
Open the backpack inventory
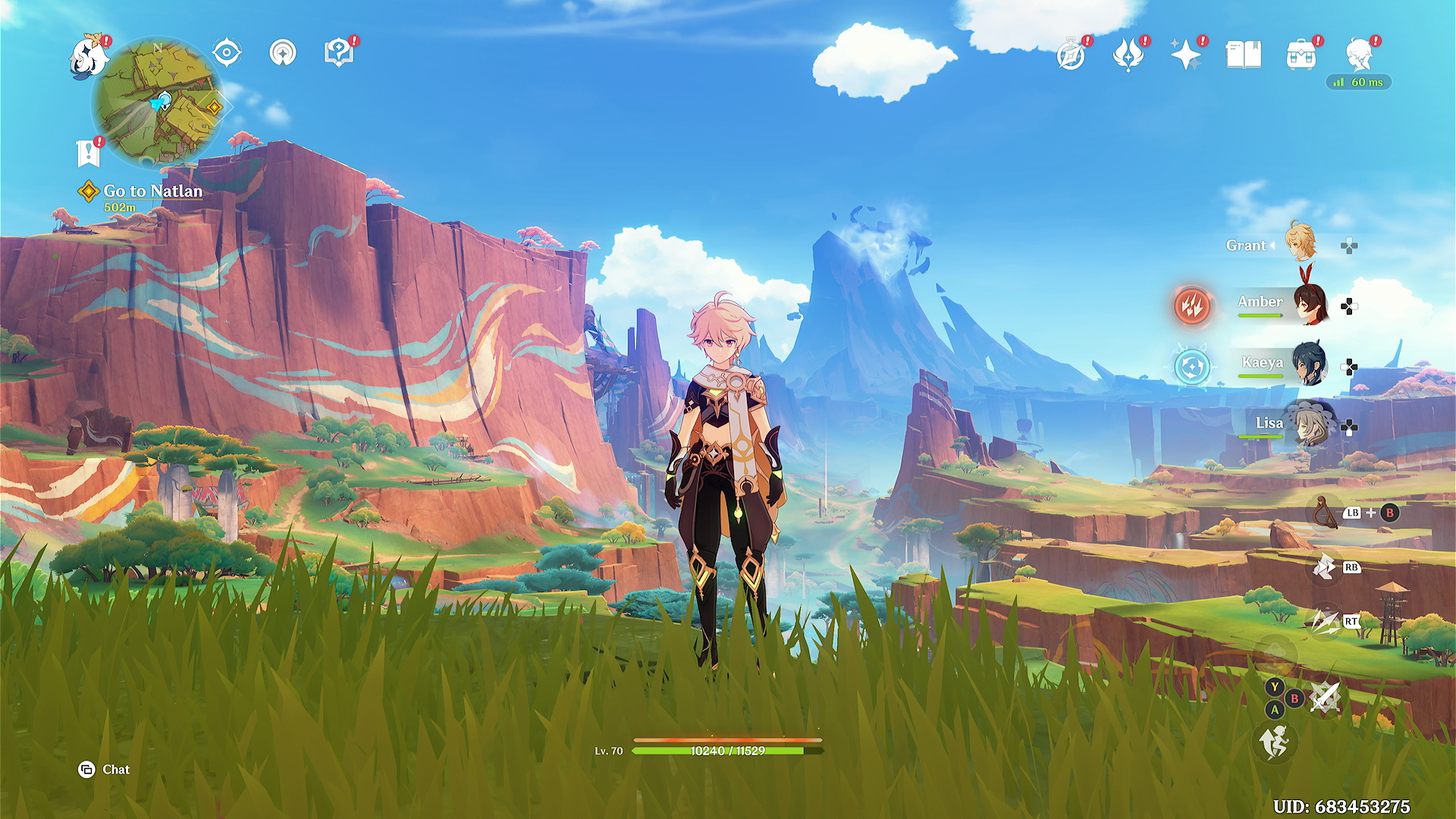[x=1301, y=55]
